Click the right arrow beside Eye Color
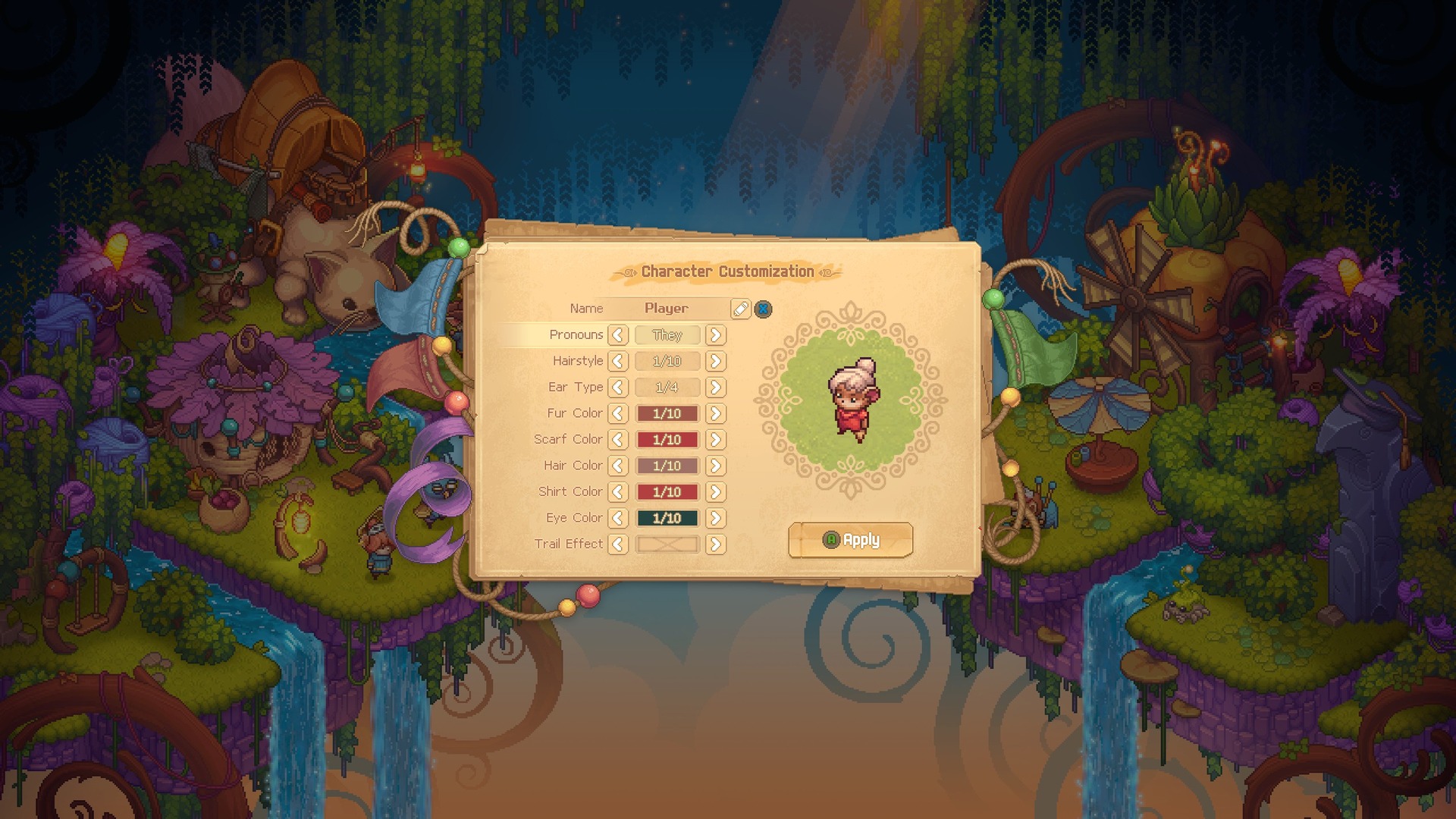This screenshot has height=819, width=1456. coord(714,518)
